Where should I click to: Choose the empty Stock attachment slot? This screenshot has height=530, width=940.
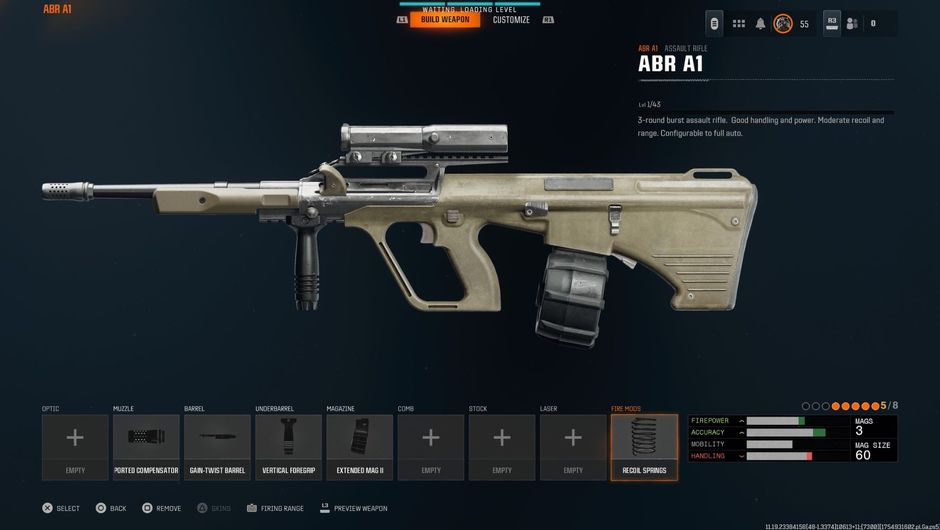tap(502, 447)
